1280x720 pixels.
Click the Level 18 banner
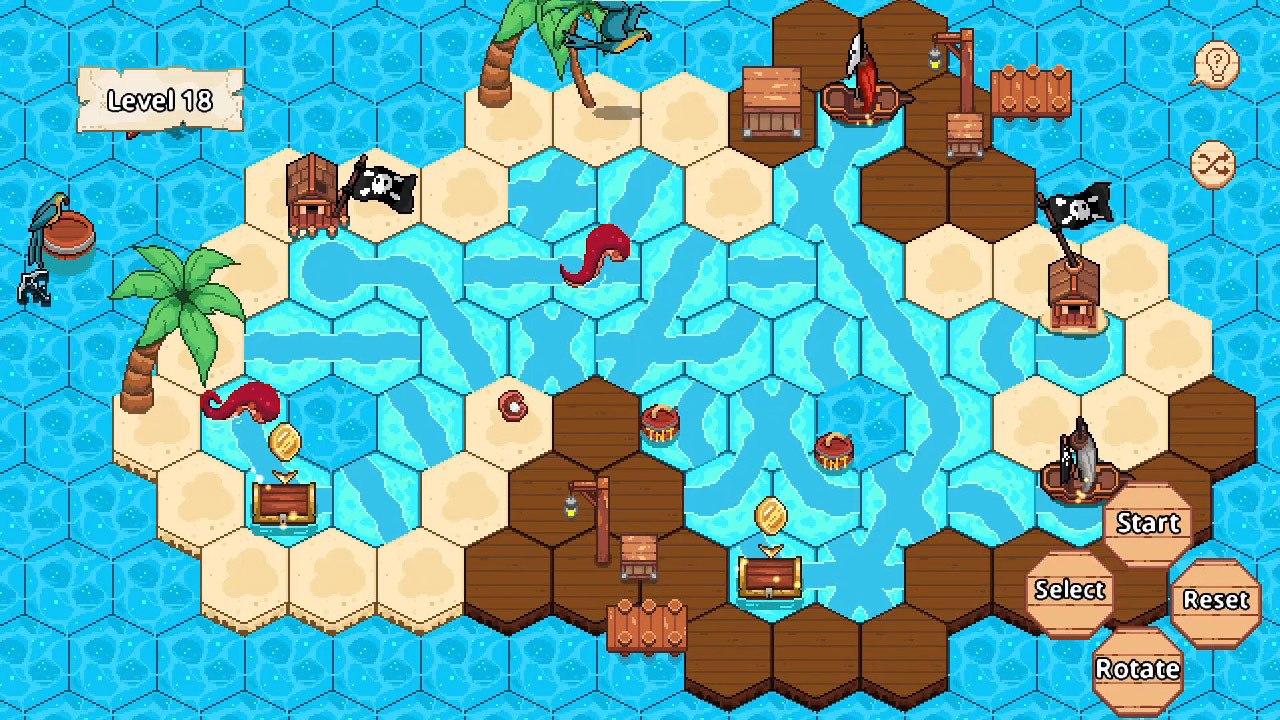click(x=160, y=101)
